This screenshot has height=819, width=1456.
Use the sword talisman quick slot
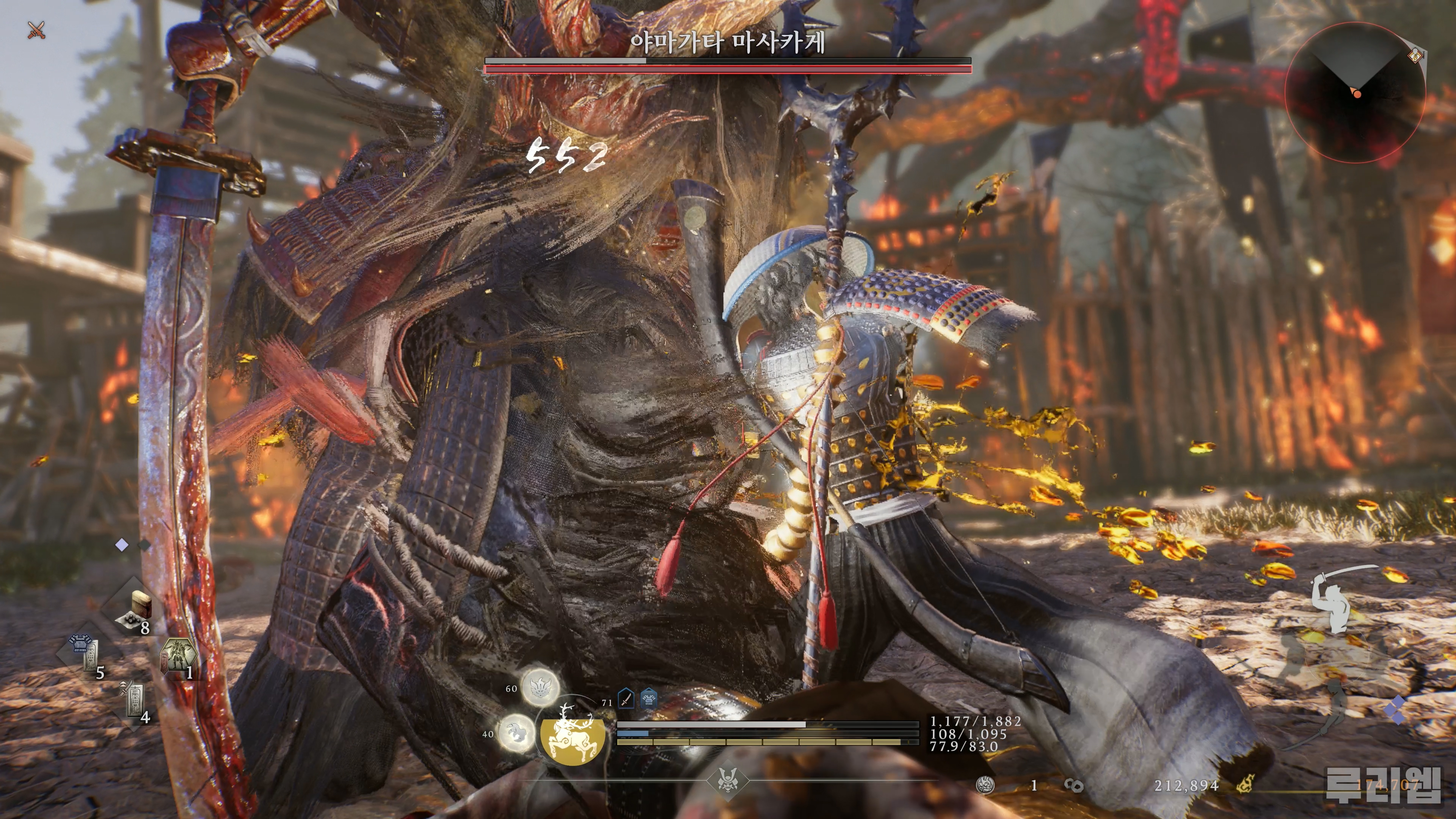click(x=134, y=701)
